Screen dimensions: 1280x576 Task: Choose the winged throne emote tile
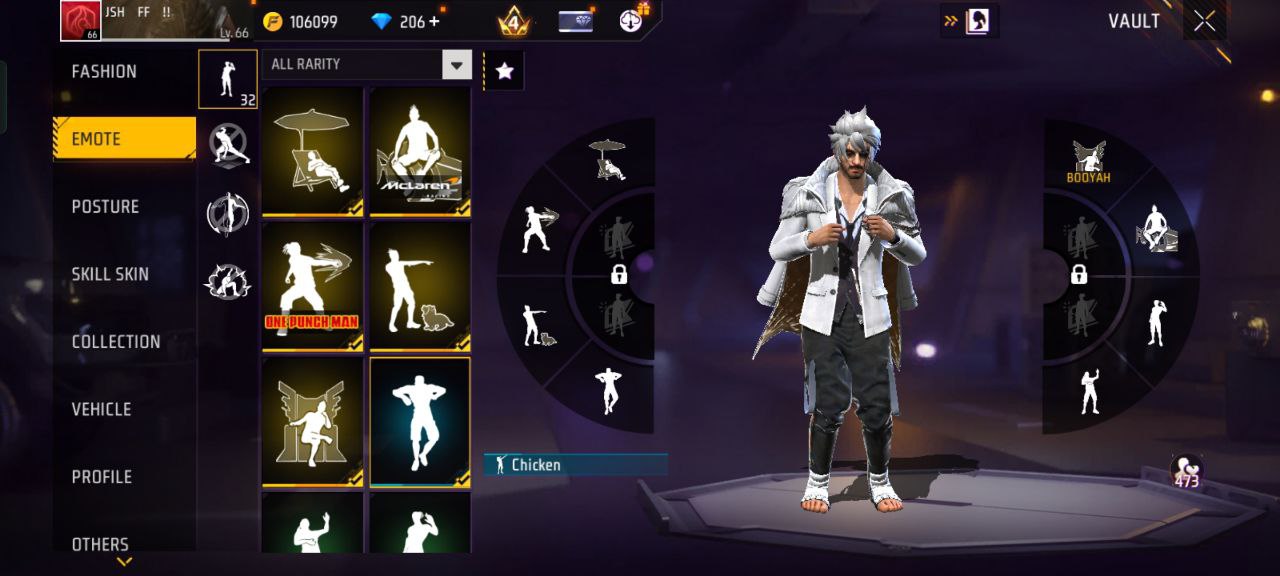click(312, 422)
